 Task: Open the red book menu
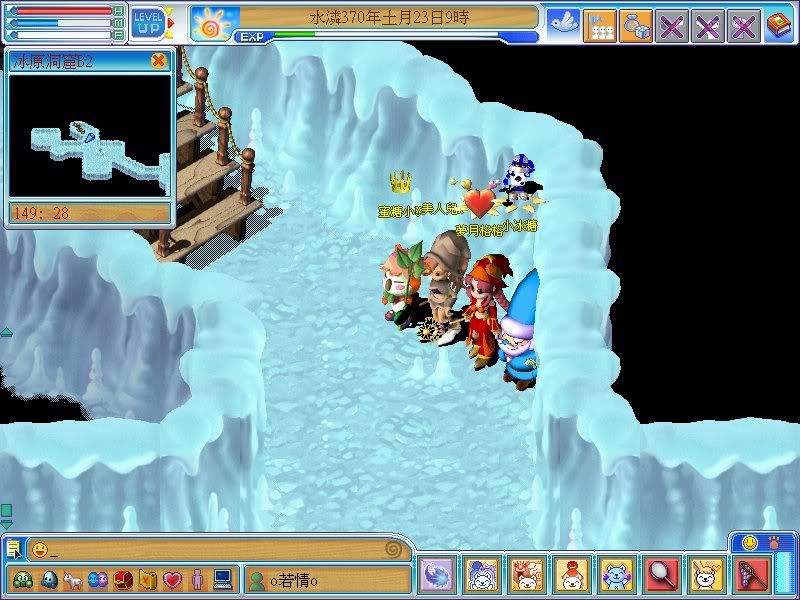click(x=779, y=27)
